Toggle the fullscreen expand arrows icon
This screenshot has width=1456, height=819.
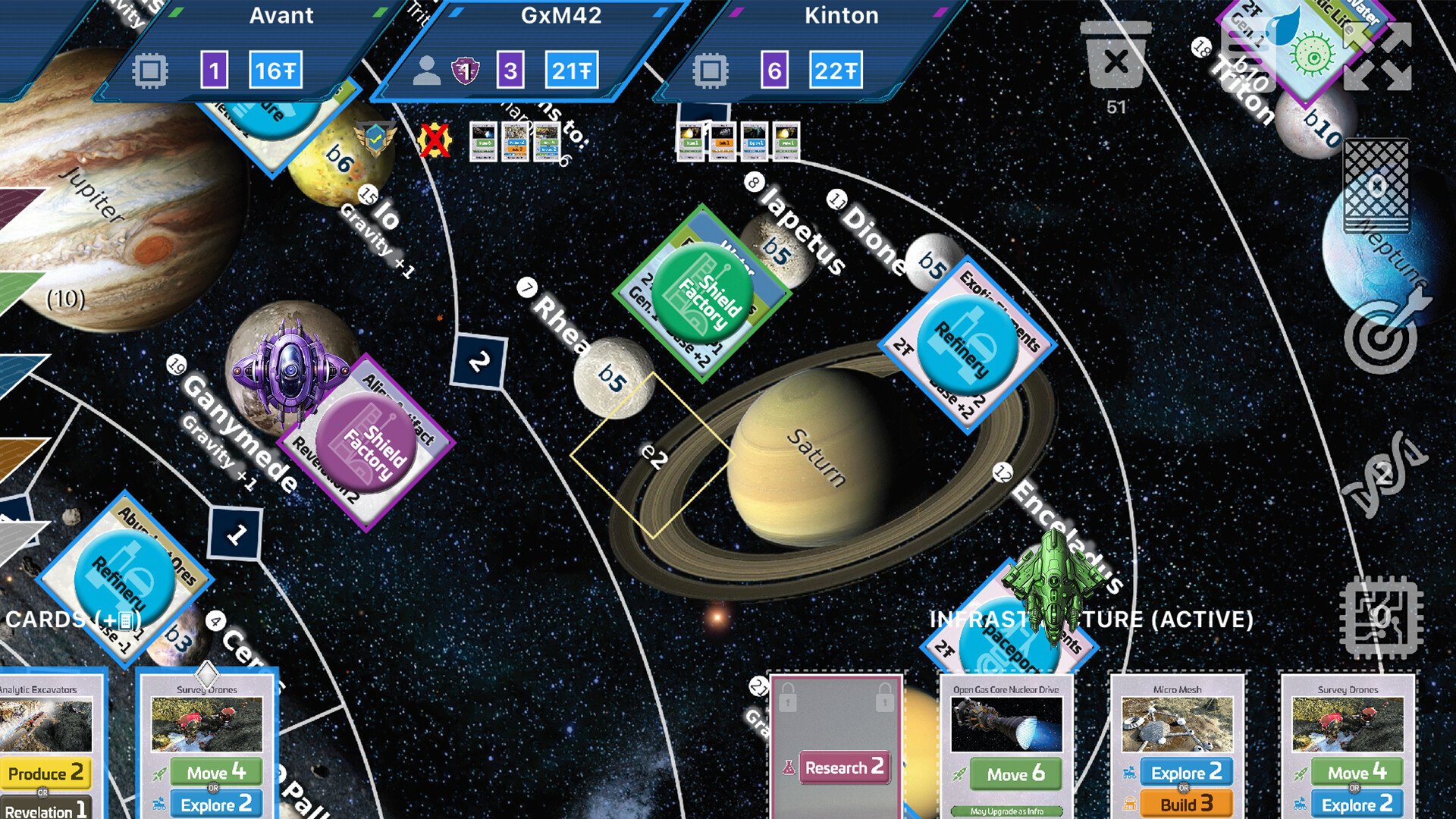pos(1377,57)
